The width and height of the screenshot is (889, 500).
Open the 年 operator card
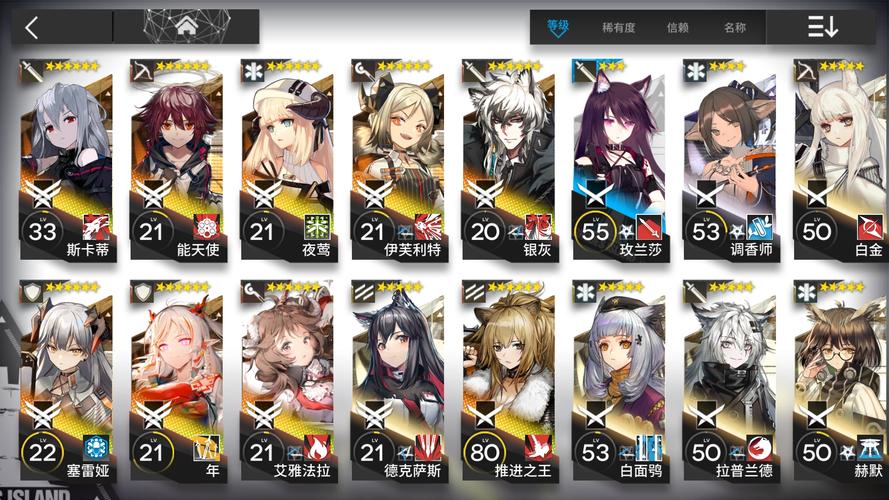coord(177,380)
